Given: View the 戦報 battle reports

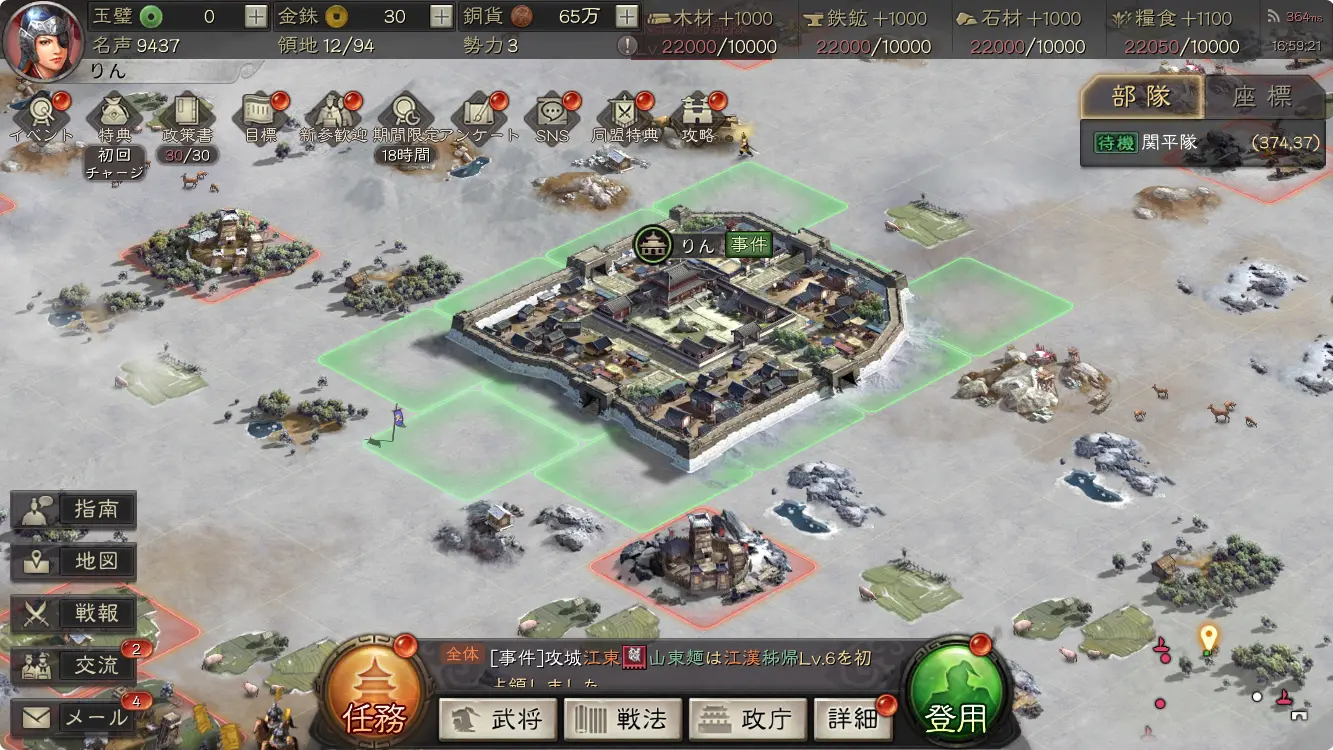Looking at the screenshot, I should click(75, 614).
